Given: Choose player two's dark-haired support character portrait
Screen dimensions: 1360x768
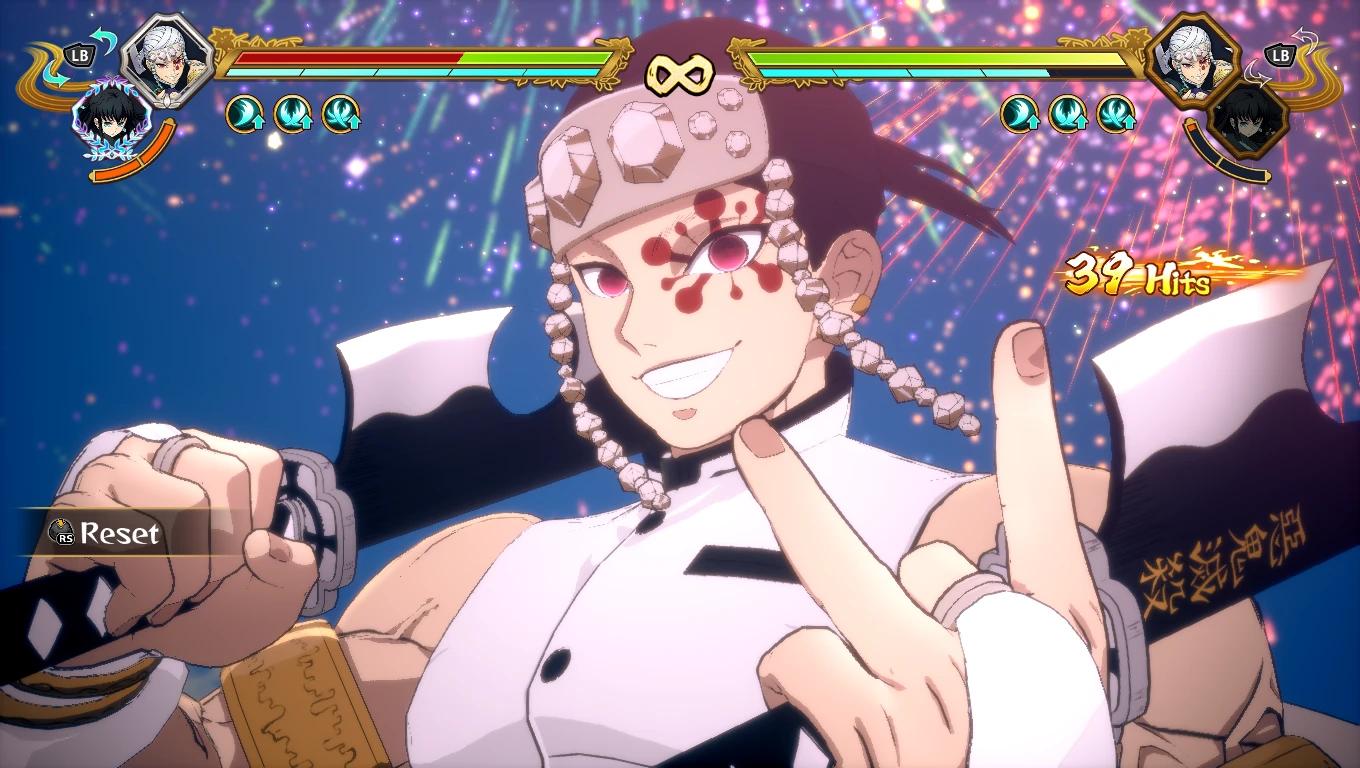Looking at the screenshot, I should coord(1249,121).
